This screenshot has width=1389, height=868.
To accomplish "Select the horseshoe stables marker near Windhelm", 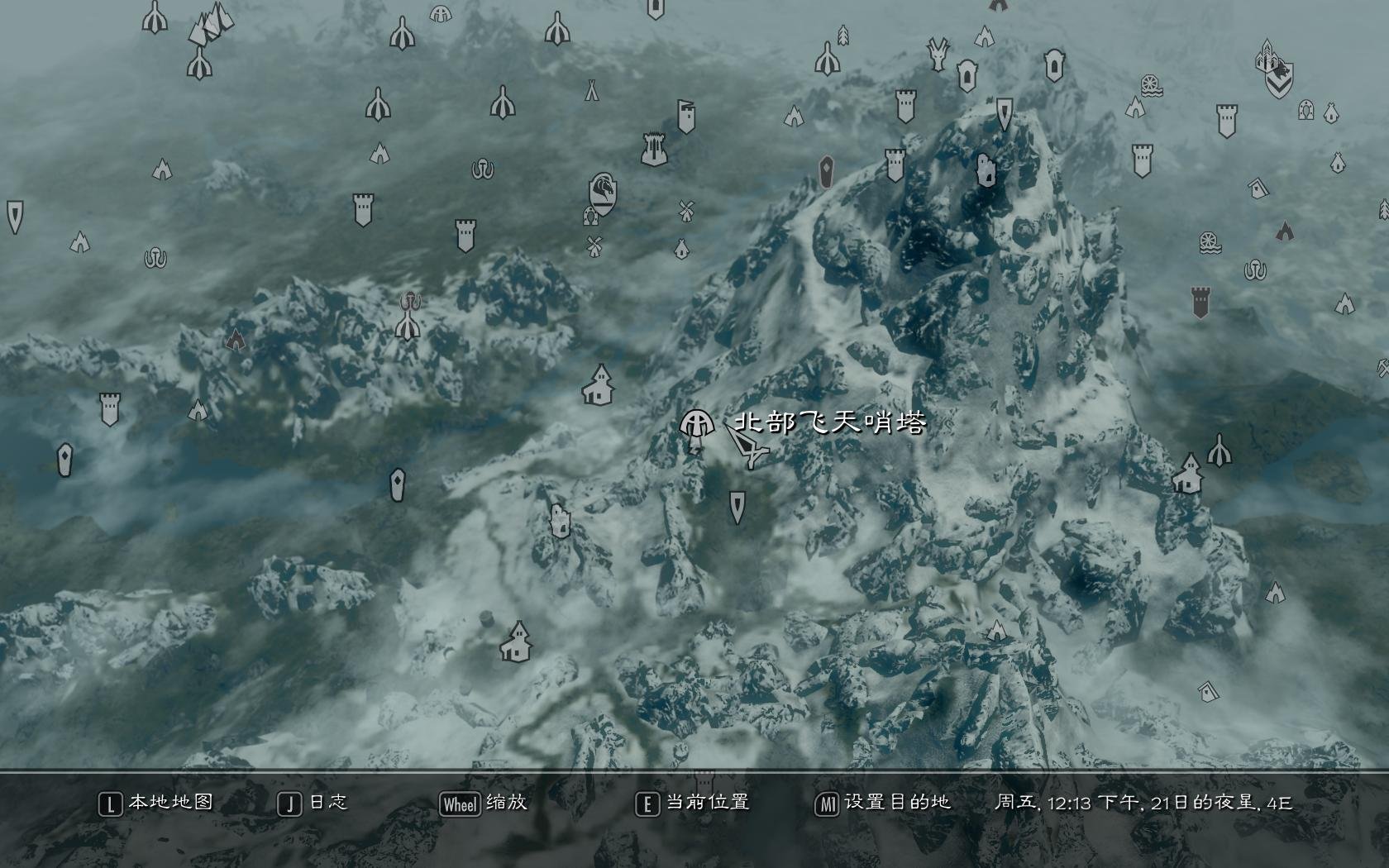I will 1306,109.
